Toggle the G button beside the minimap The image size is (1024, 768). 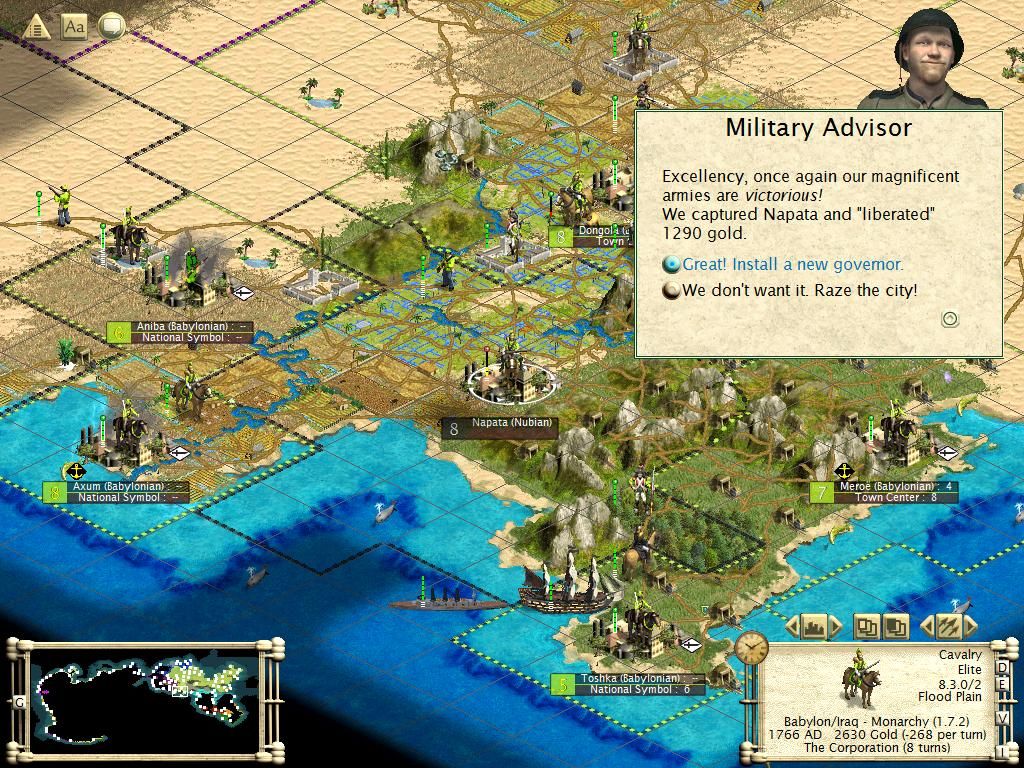[19, 702]
